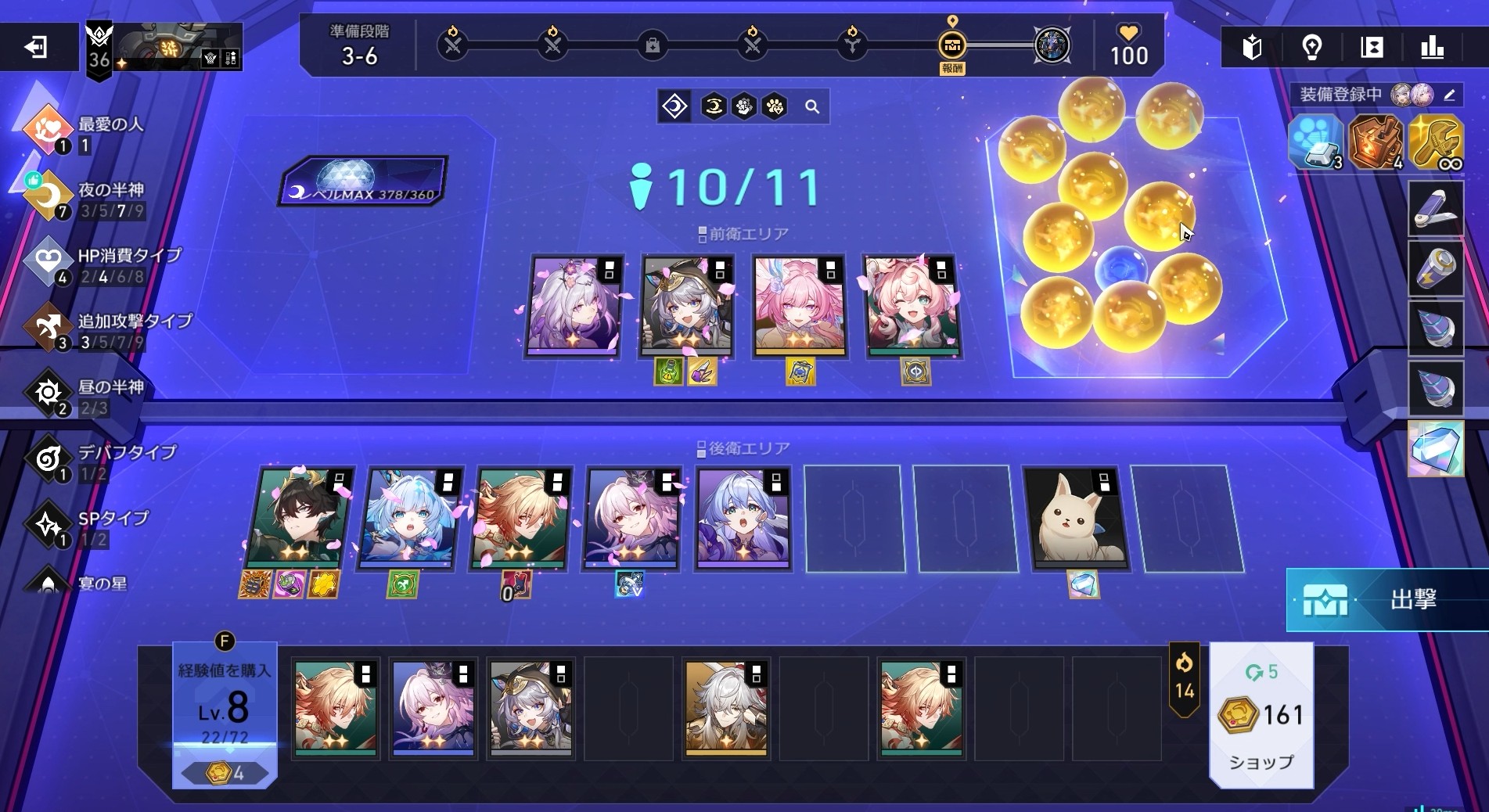Select the white fluffy creature unit card

pos(1078,519)
